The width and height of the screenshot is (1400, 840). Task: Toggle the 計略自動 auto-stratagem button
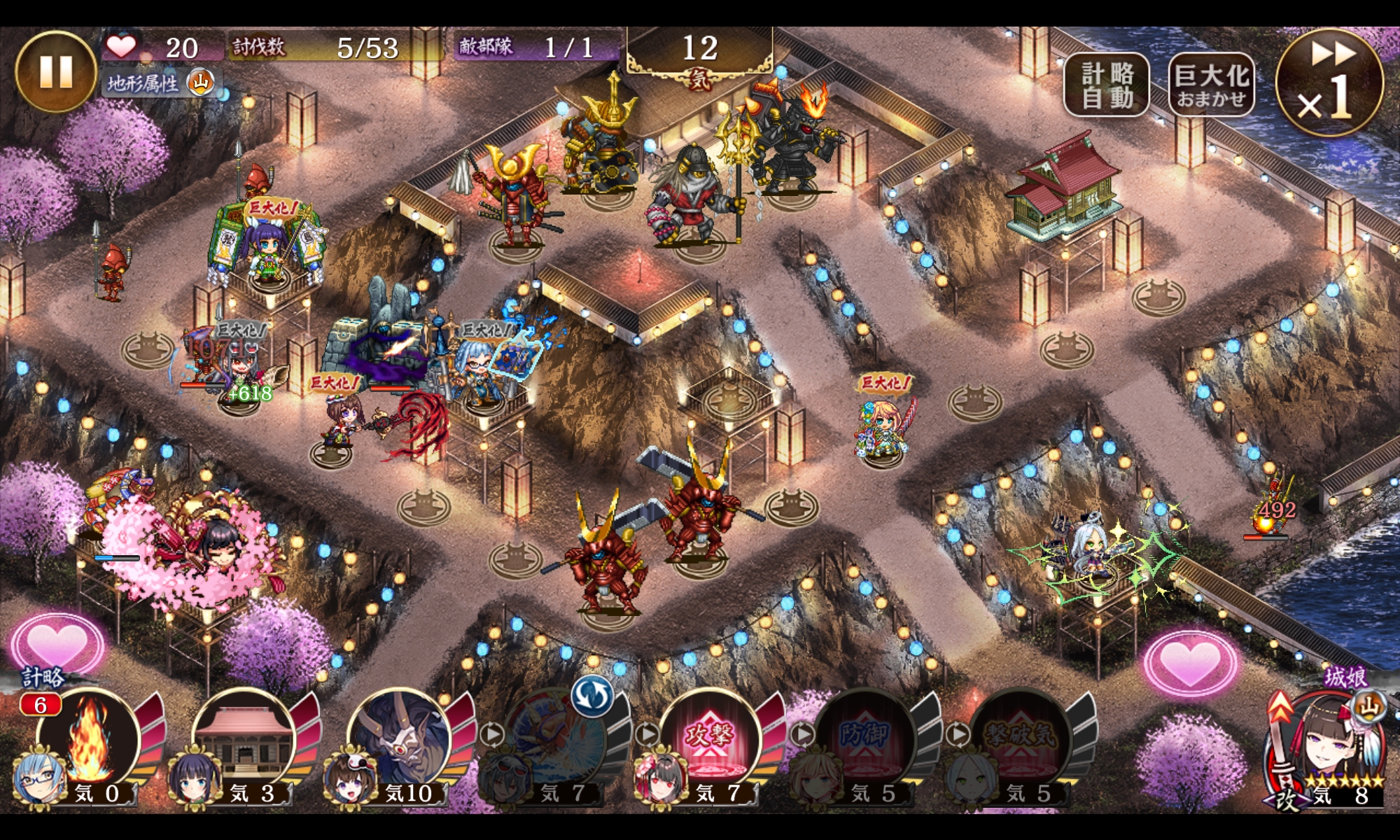[x=1107, y=85]
